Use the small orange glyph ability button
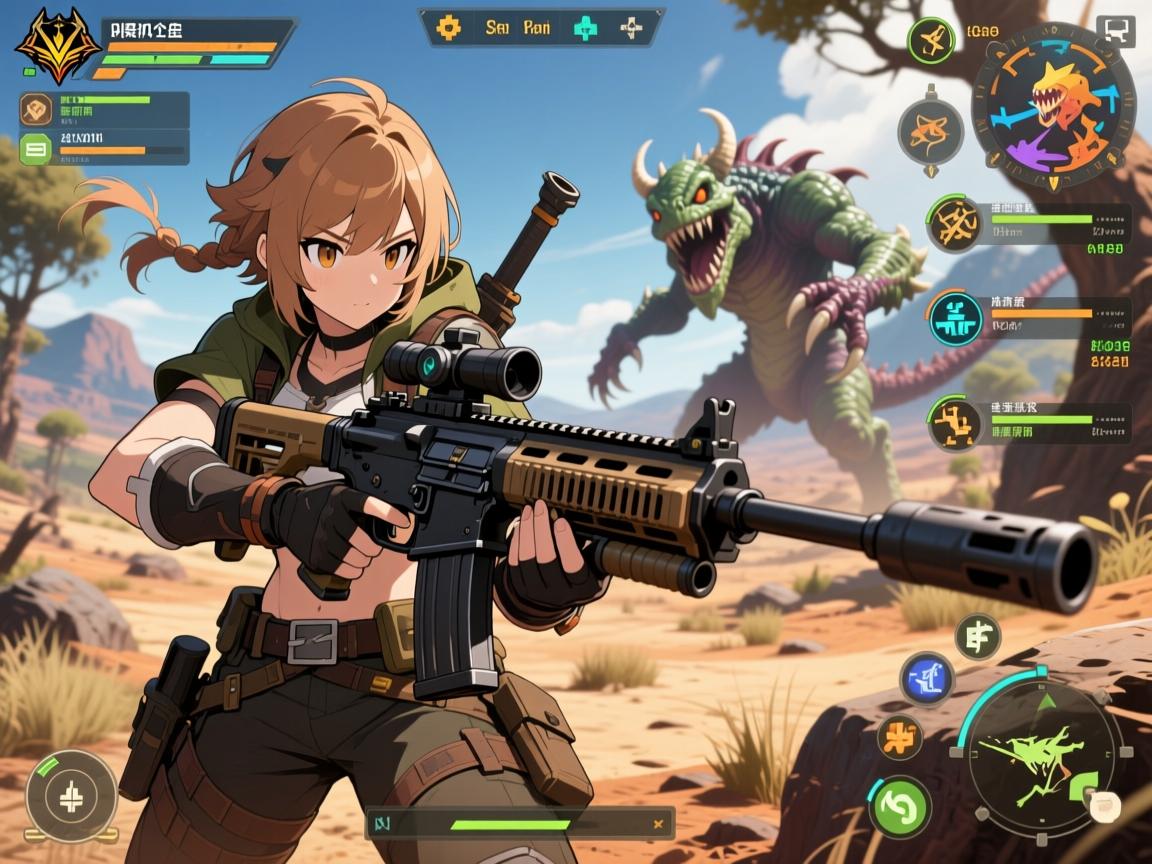The image size is (1152, 864). 899,737
